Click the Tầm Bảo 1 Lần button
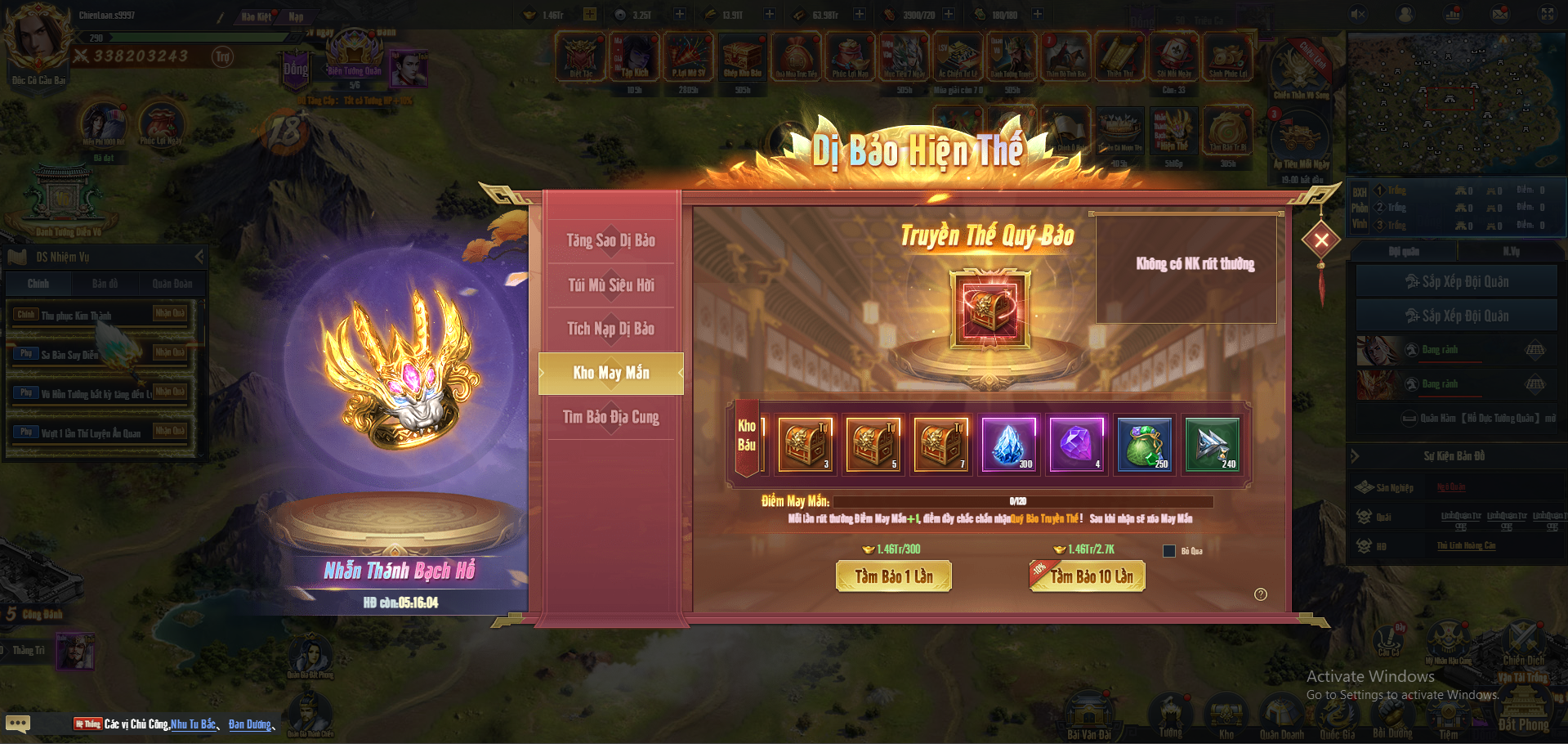Viewport: 1568px width, 744px height. click(x=894, y=576)
